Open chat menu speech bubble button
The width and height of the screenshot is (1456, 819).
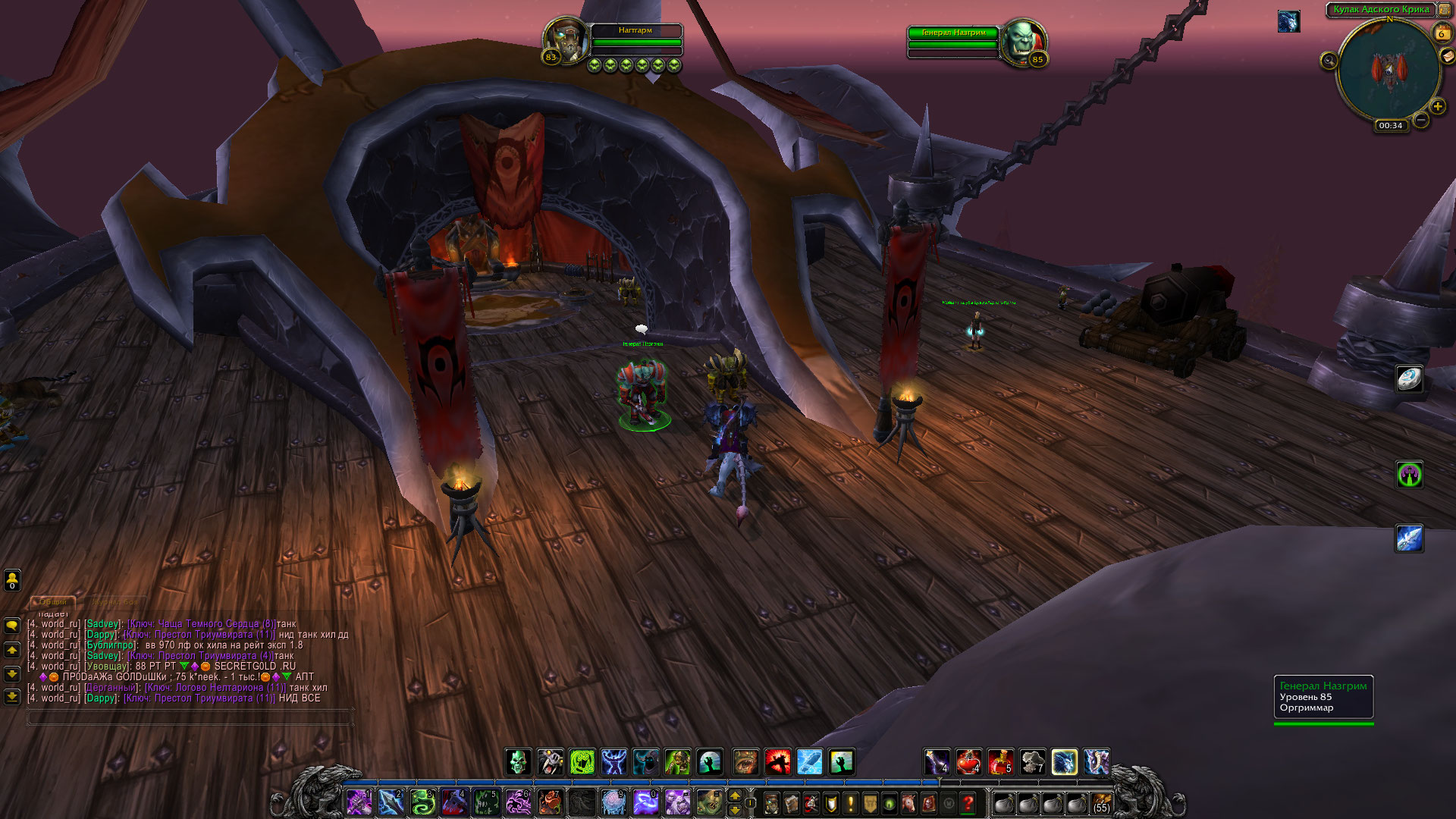(12, 626)
